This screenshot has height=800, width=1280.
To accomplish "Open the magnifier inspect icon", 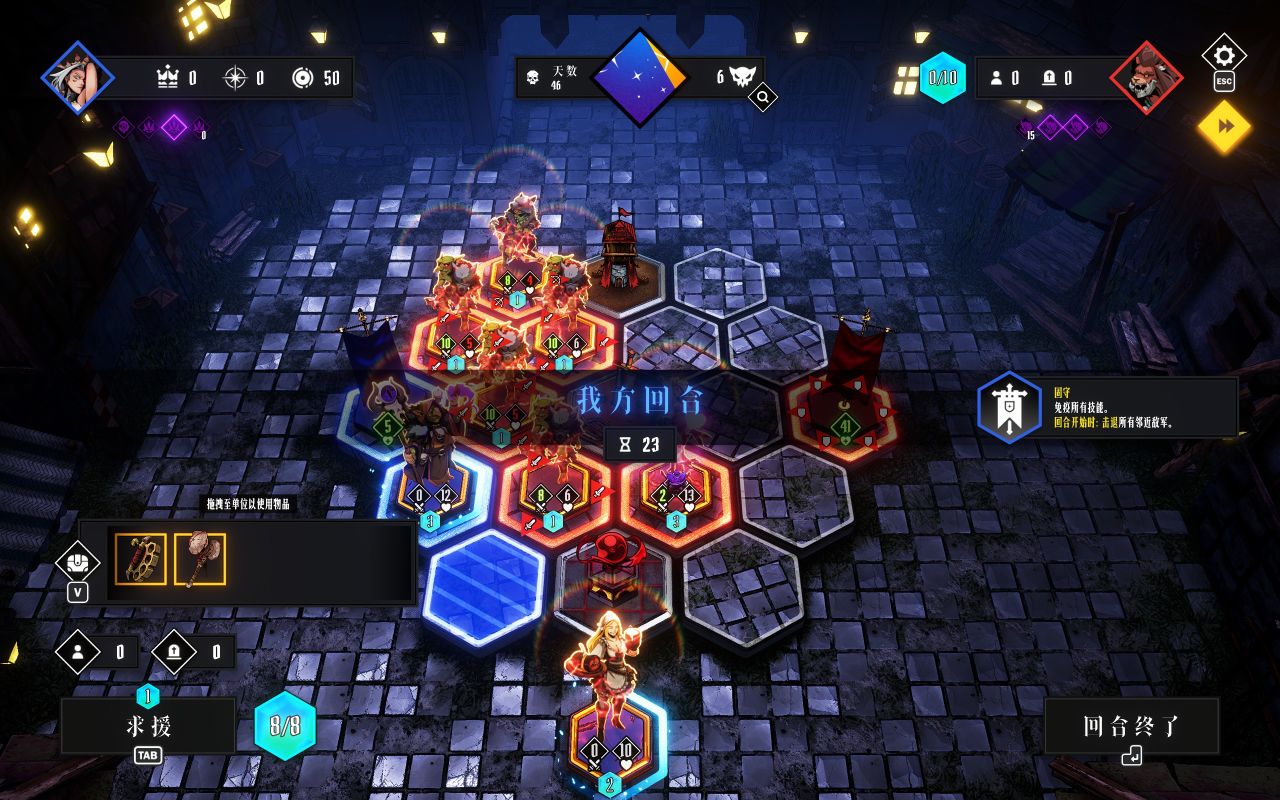I will point(762,98).
